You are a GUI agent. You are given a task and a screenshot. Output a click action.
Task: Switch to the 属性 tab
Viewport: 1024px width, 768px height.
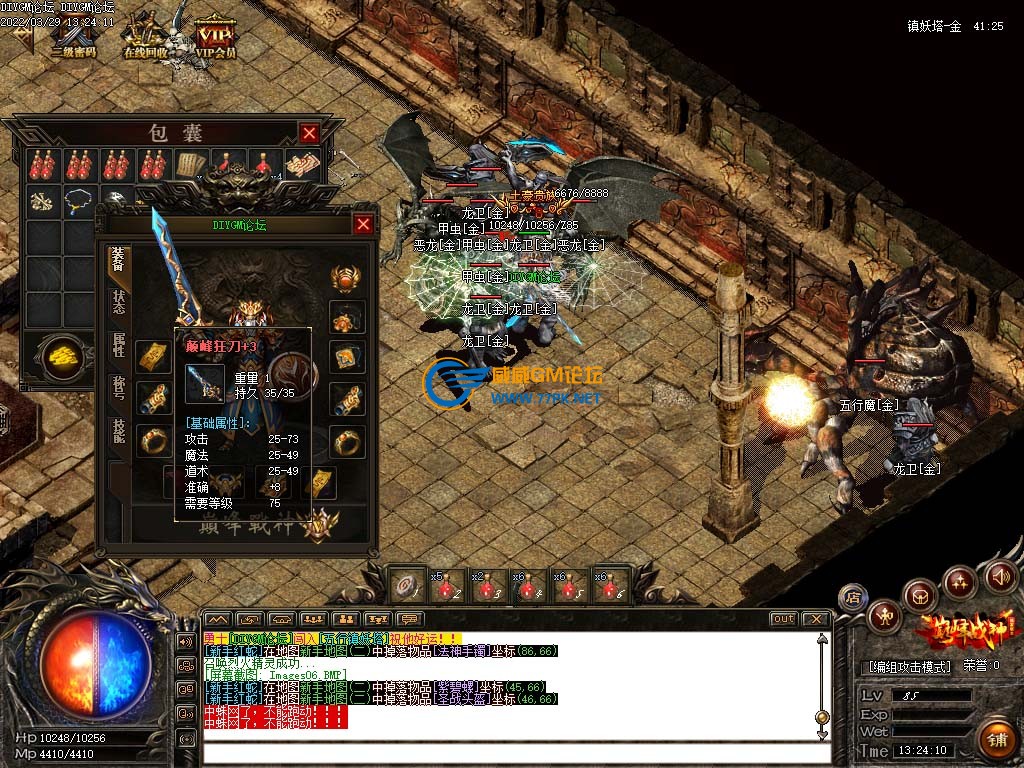[117, 345]
